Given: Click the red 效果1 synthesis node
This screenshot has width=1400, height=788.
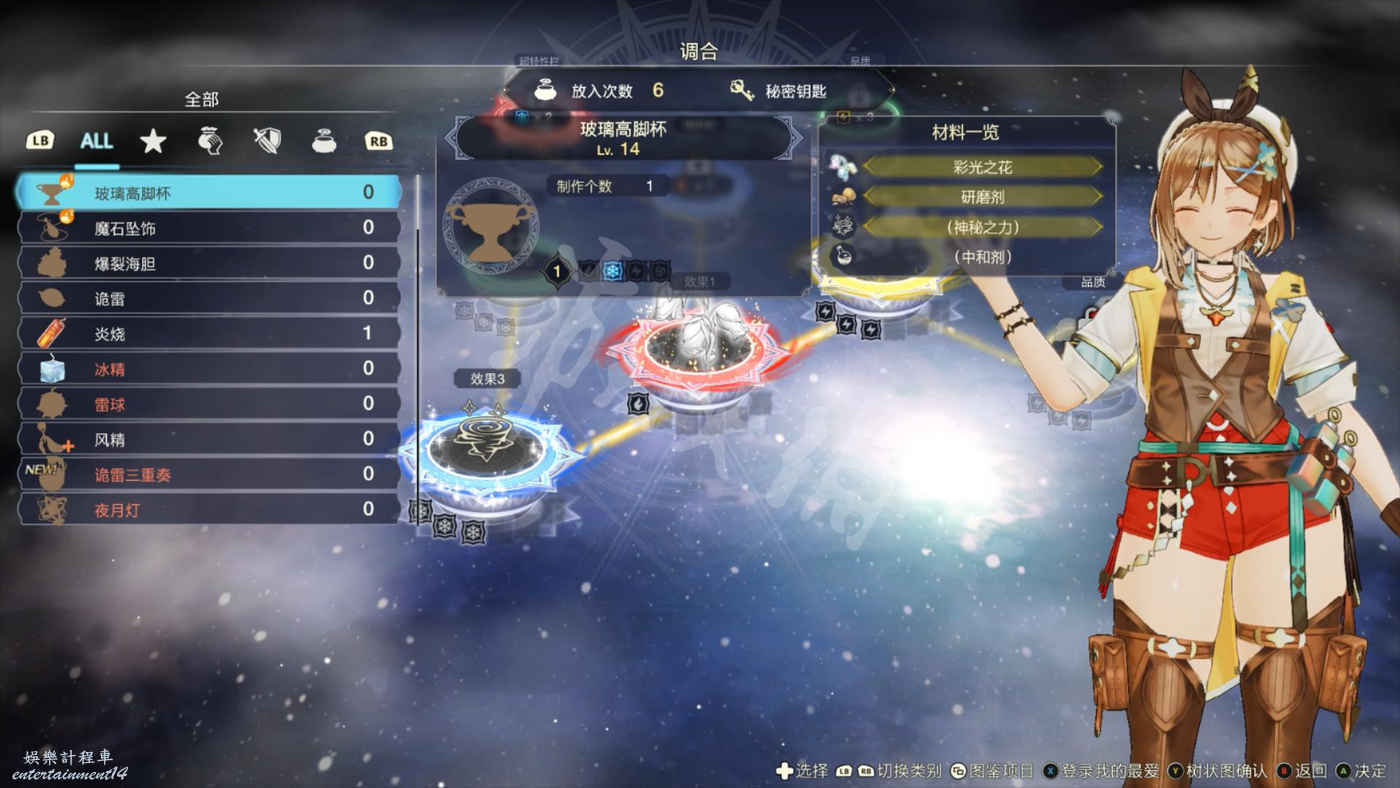Looking at the screenshot, I should tap(693, 350).
